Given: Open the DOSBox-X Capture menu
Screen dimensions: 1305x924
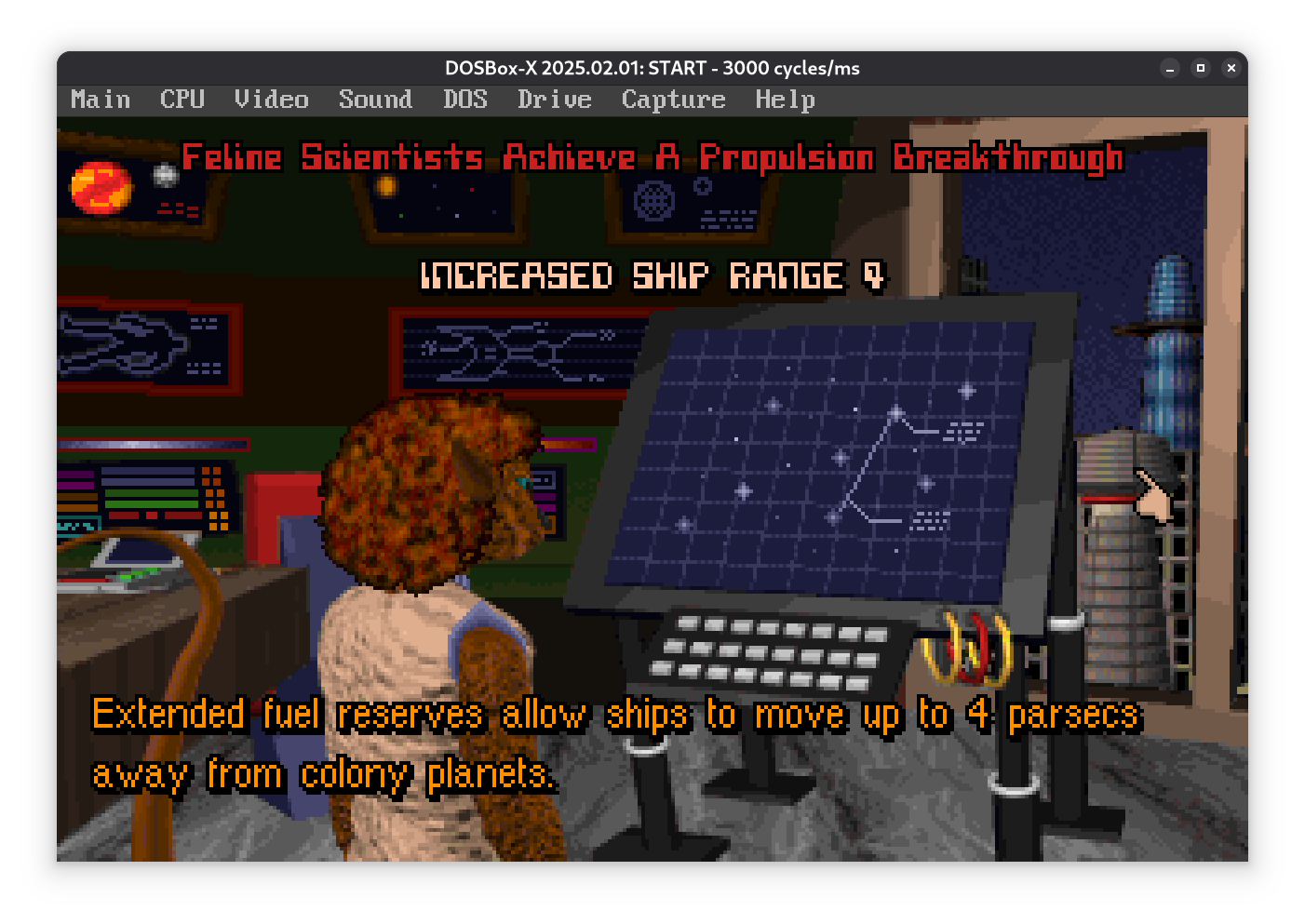Looking at the screenshot, I should coord(673,100).
